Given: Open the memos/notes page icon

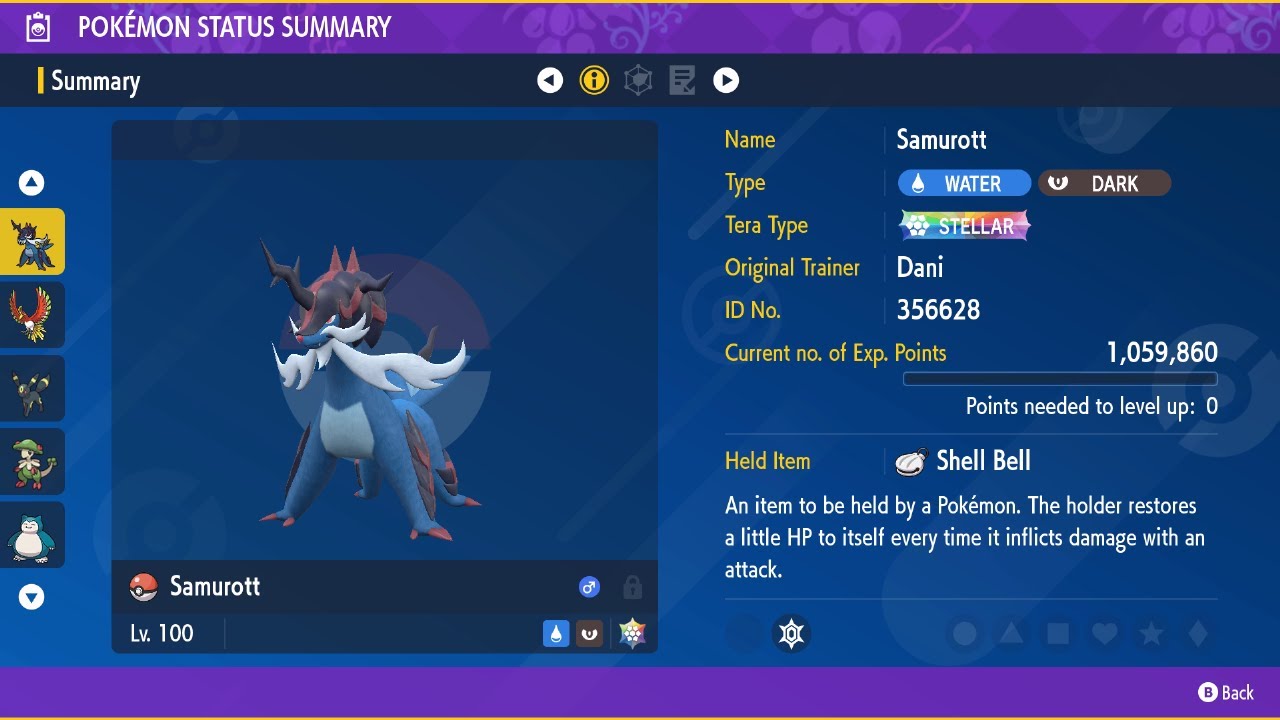Looking at the screenshot, I should point(682,80).
